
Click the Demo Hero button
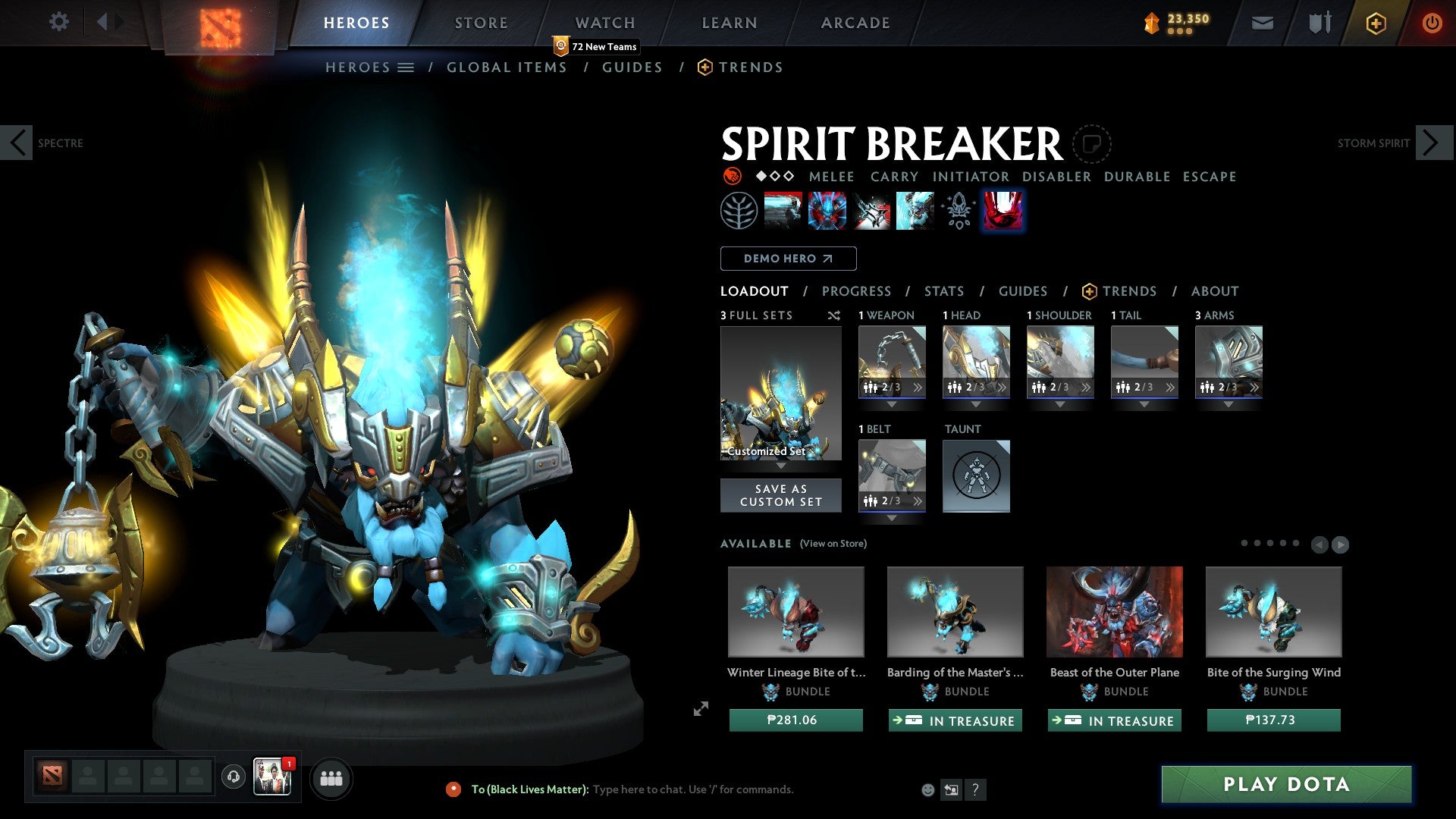[x=787, y=259]
